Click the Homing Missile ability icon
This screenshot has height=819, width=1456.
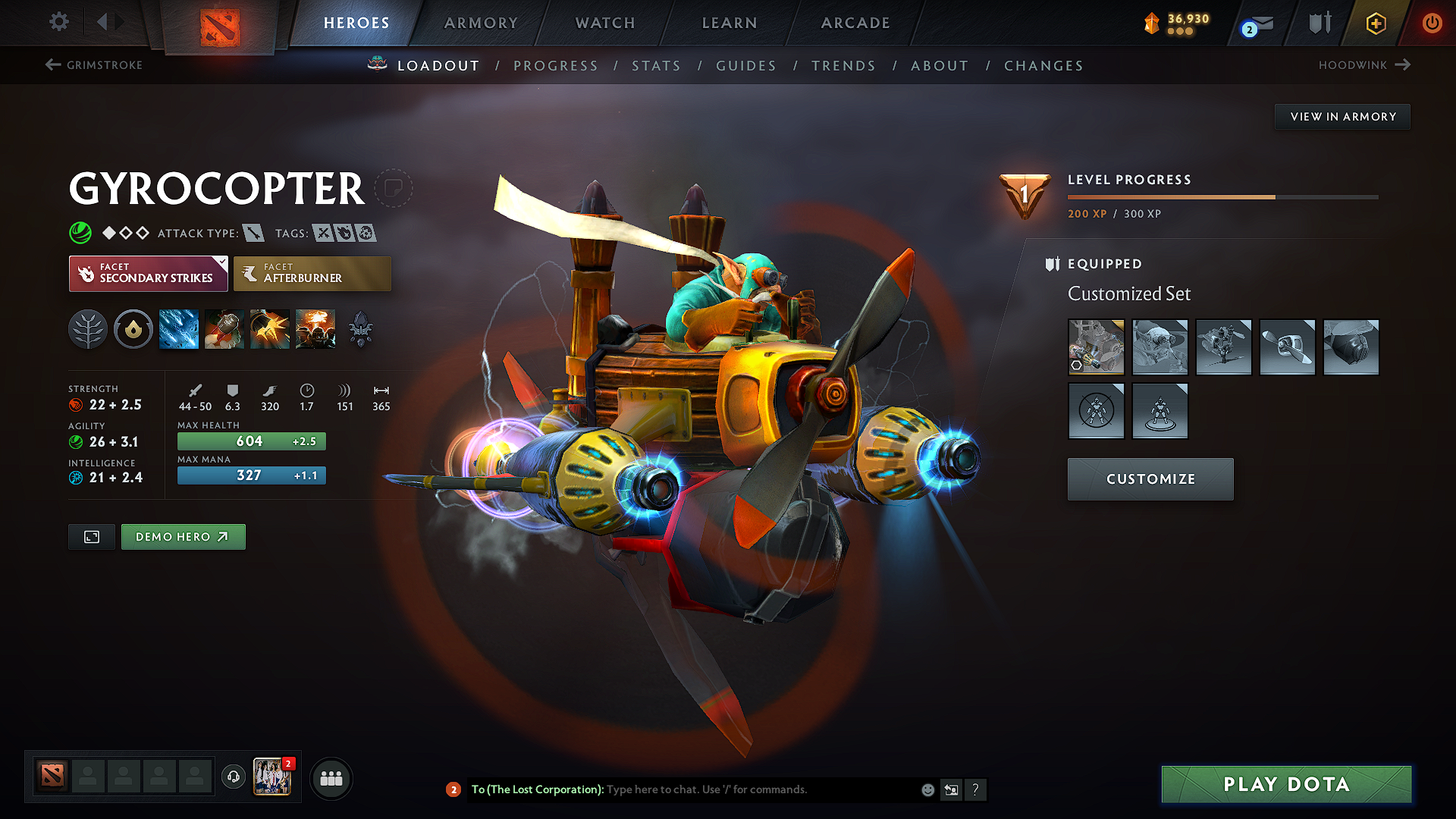(x=224, y=328)
